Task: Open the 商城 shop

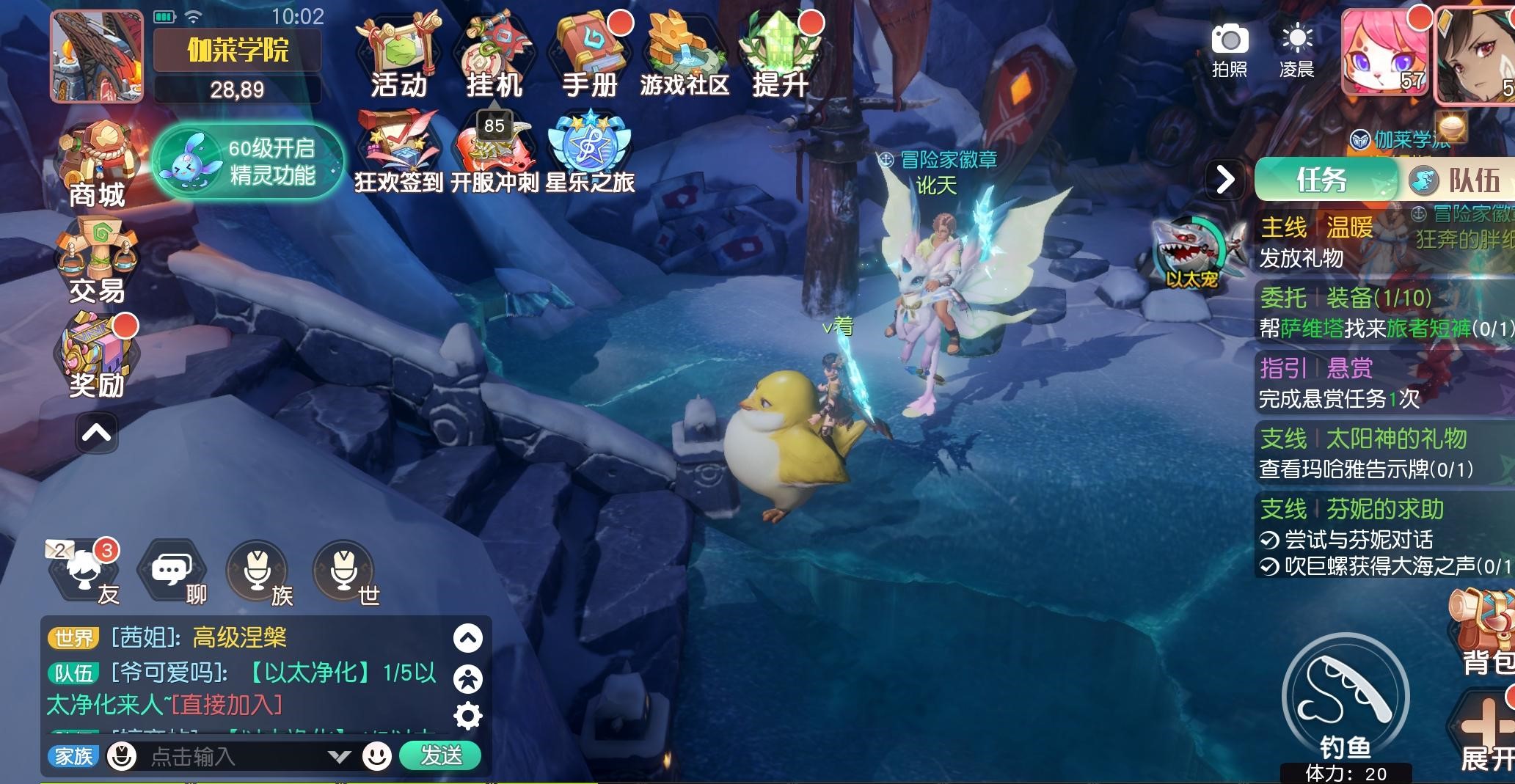Action: click(97, 166)
